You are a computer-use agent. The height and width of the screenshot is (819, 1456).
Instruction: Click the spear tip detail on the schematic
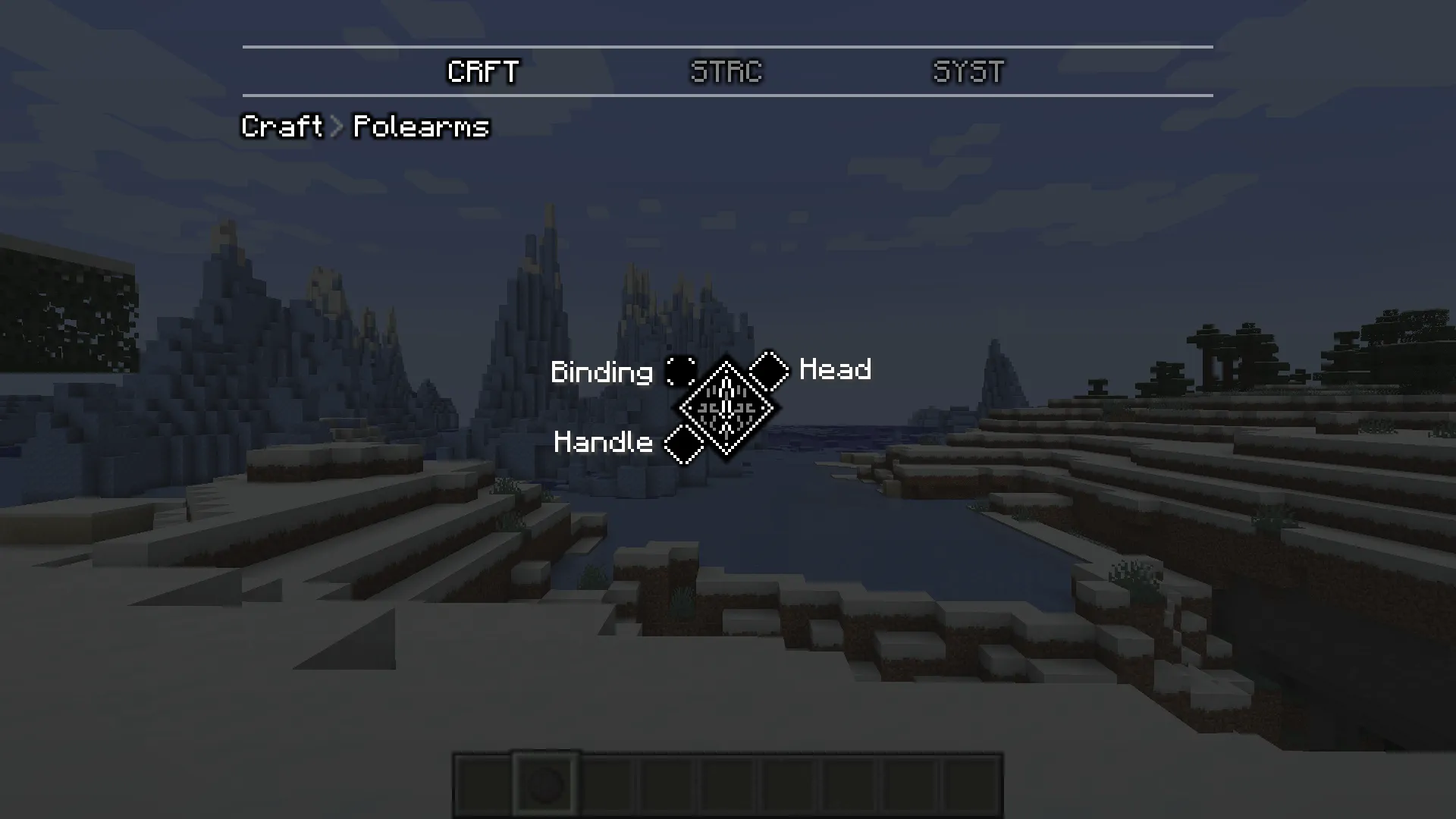point(727,383)
